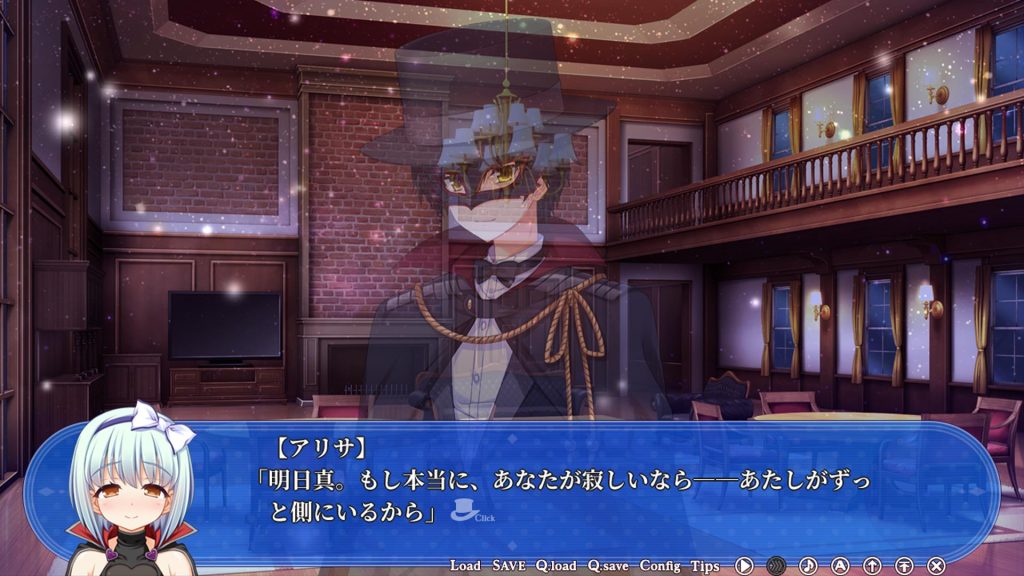Hide the message window with the X icon
This screenshot has height=576, width=1024.
936,566
